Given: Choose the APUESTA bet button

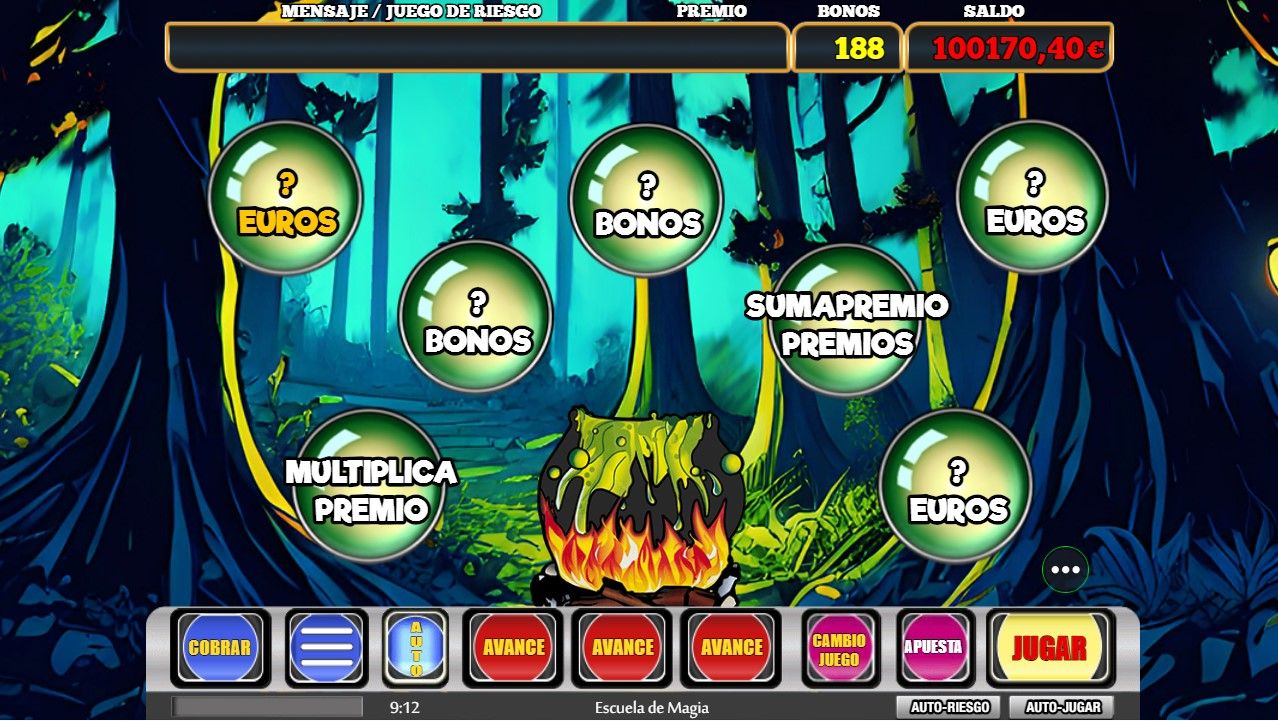Looking at the screenshot, I should point(934,648).
